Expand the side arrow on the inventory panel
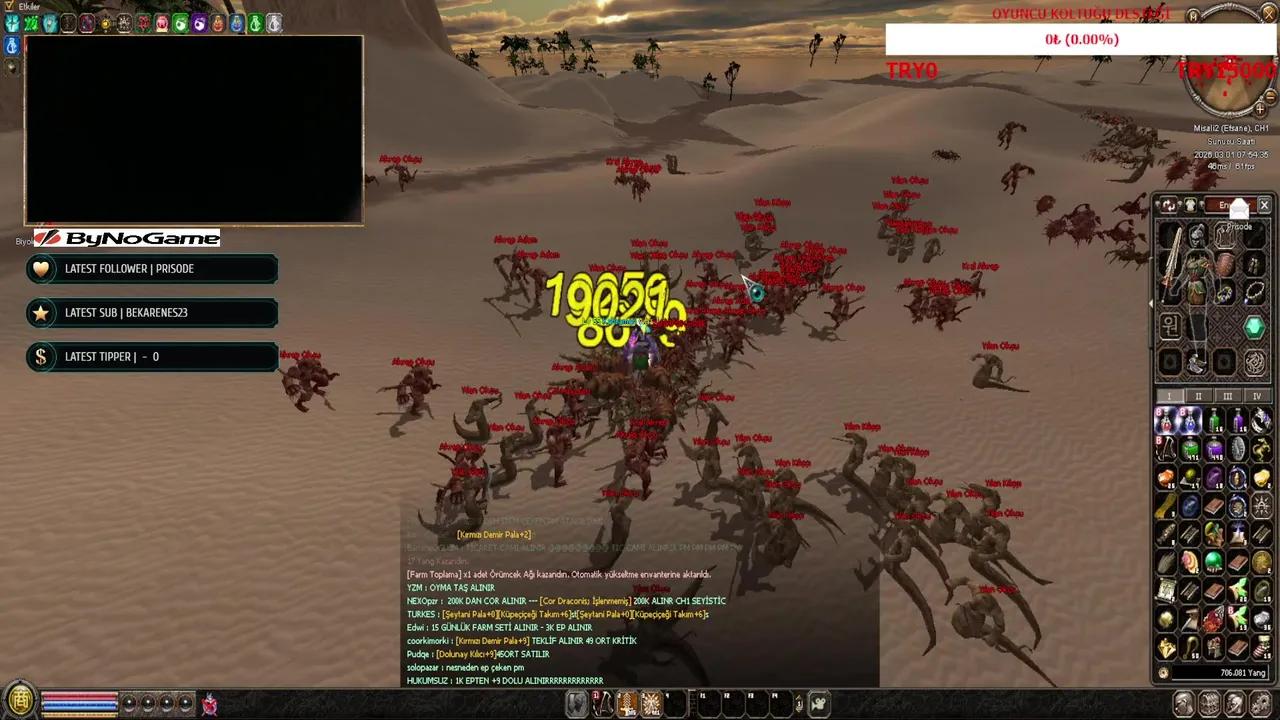 1151,303
